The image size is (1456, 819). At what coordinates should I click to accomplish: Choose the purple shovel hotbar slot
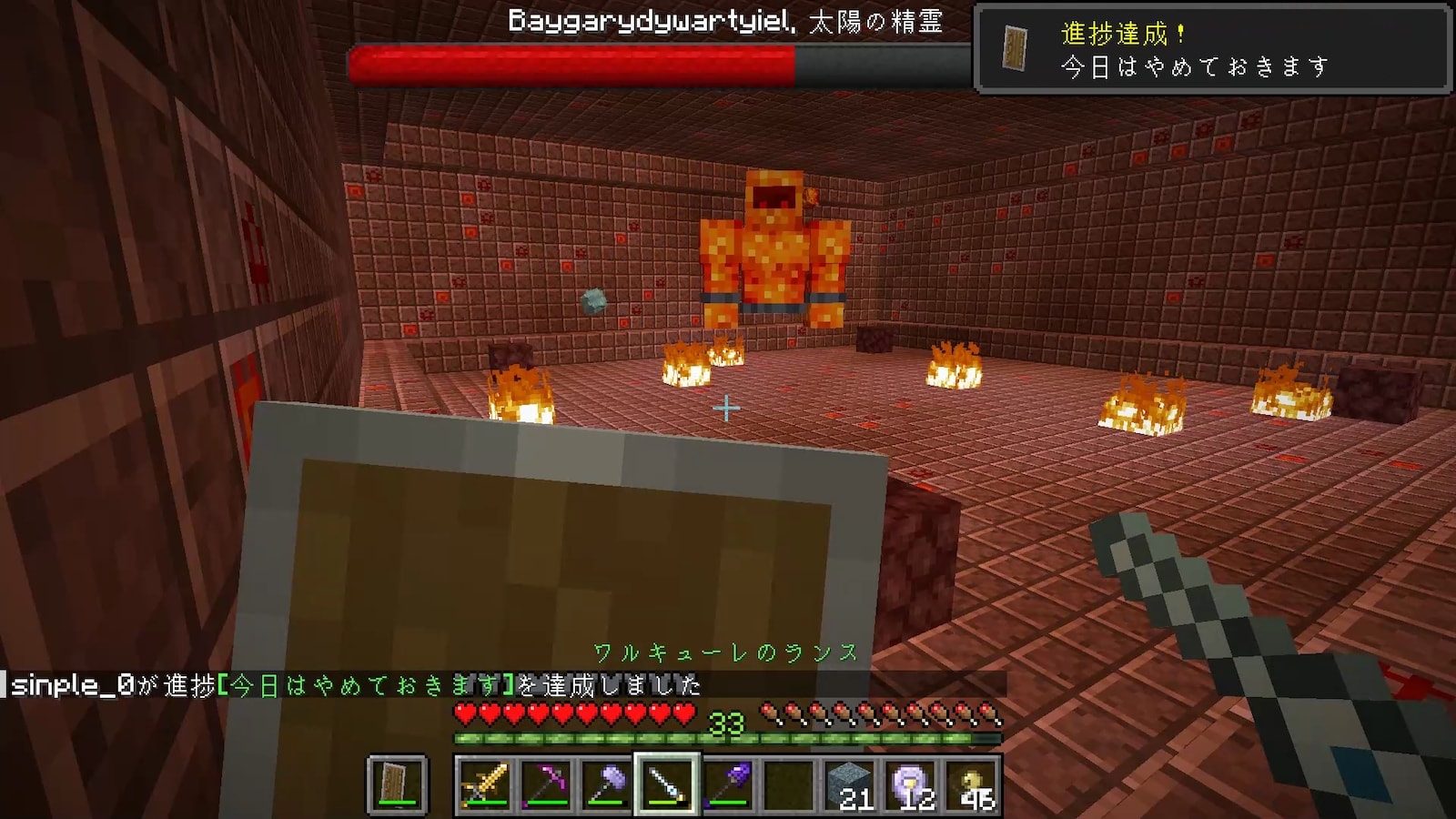click(728, 784)
